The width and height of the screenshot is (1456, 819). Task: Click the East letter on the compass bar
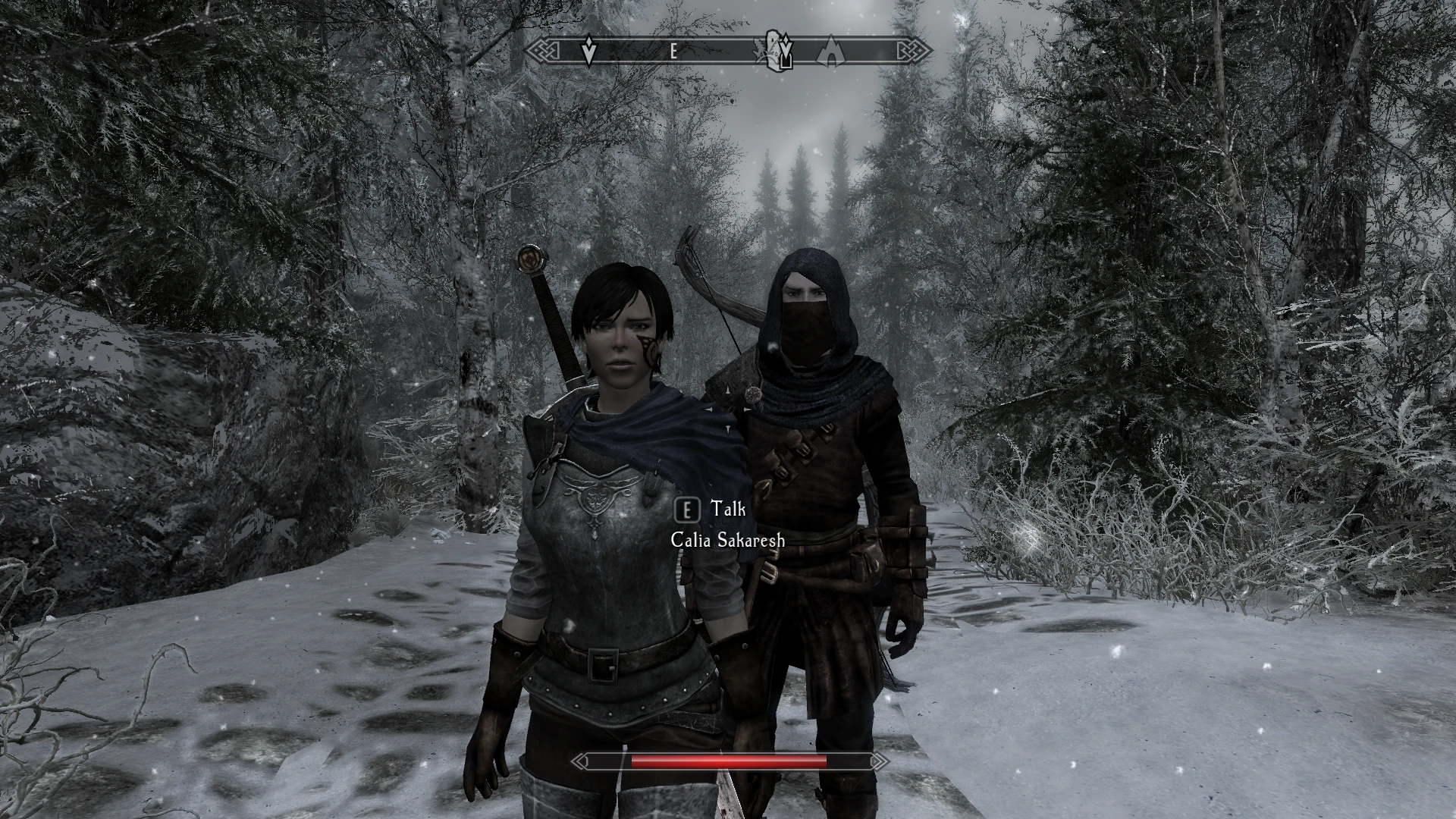pyautogui.click(x=673, y=52)
